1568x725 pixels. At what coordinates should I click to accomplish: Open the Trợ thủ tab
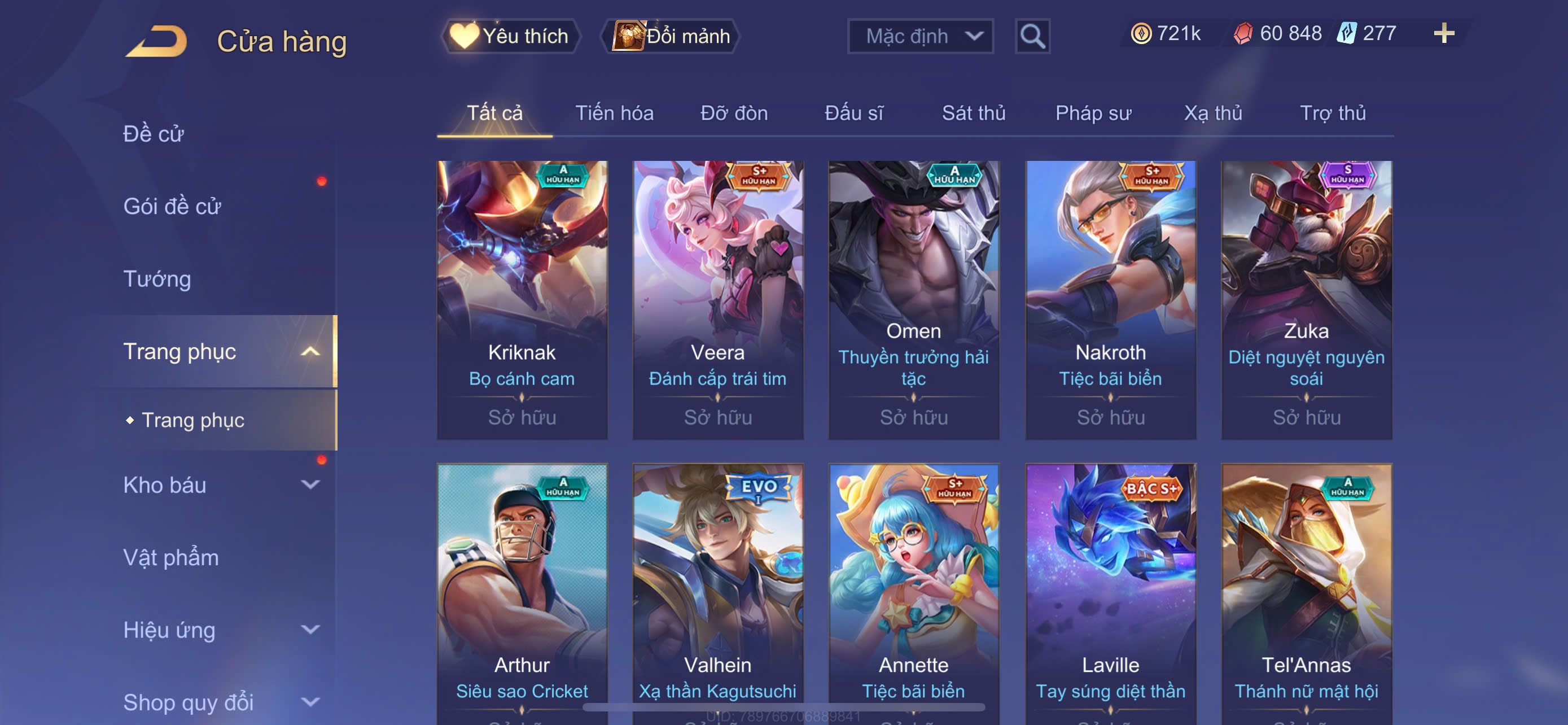[x=1333, y=113]
